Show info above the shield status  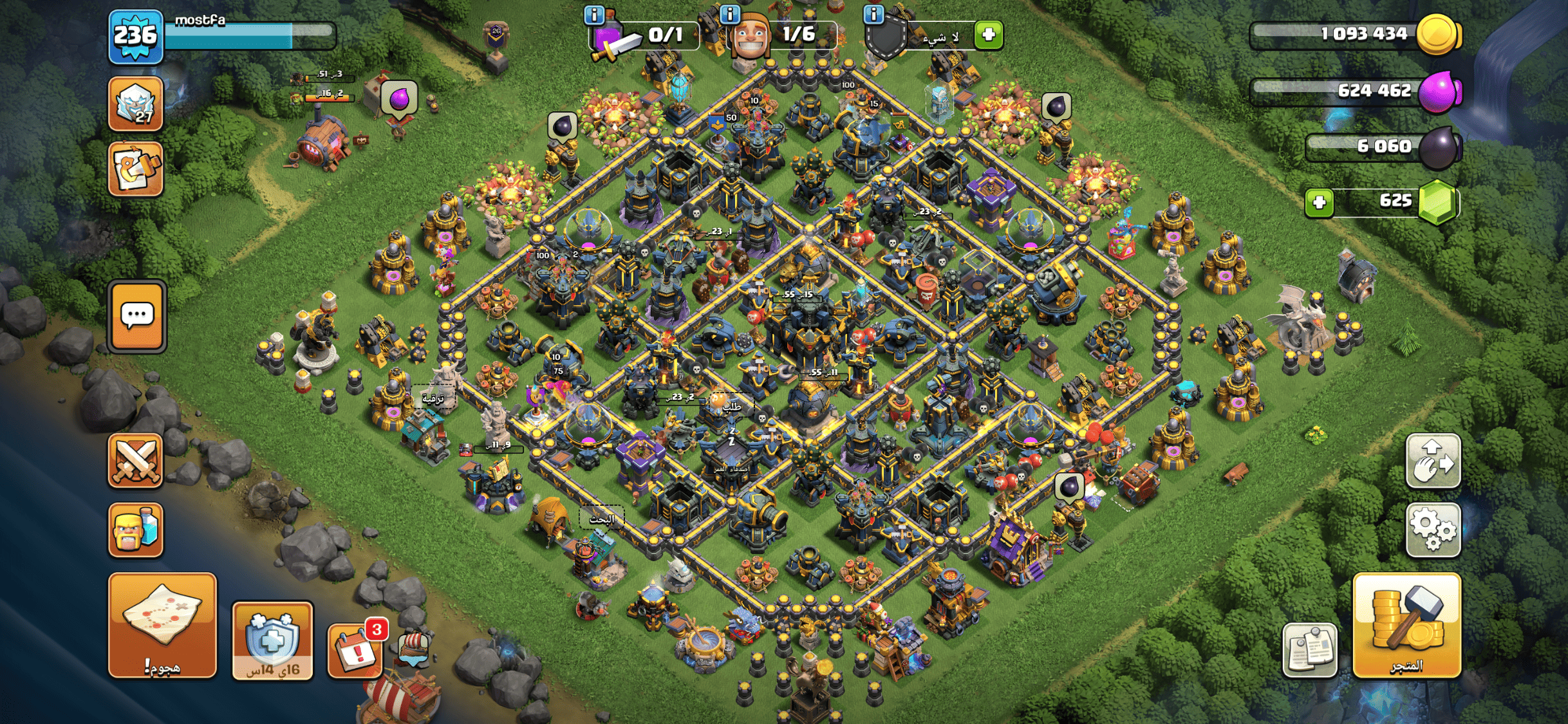pyautogui.click(x=873, y=14)
